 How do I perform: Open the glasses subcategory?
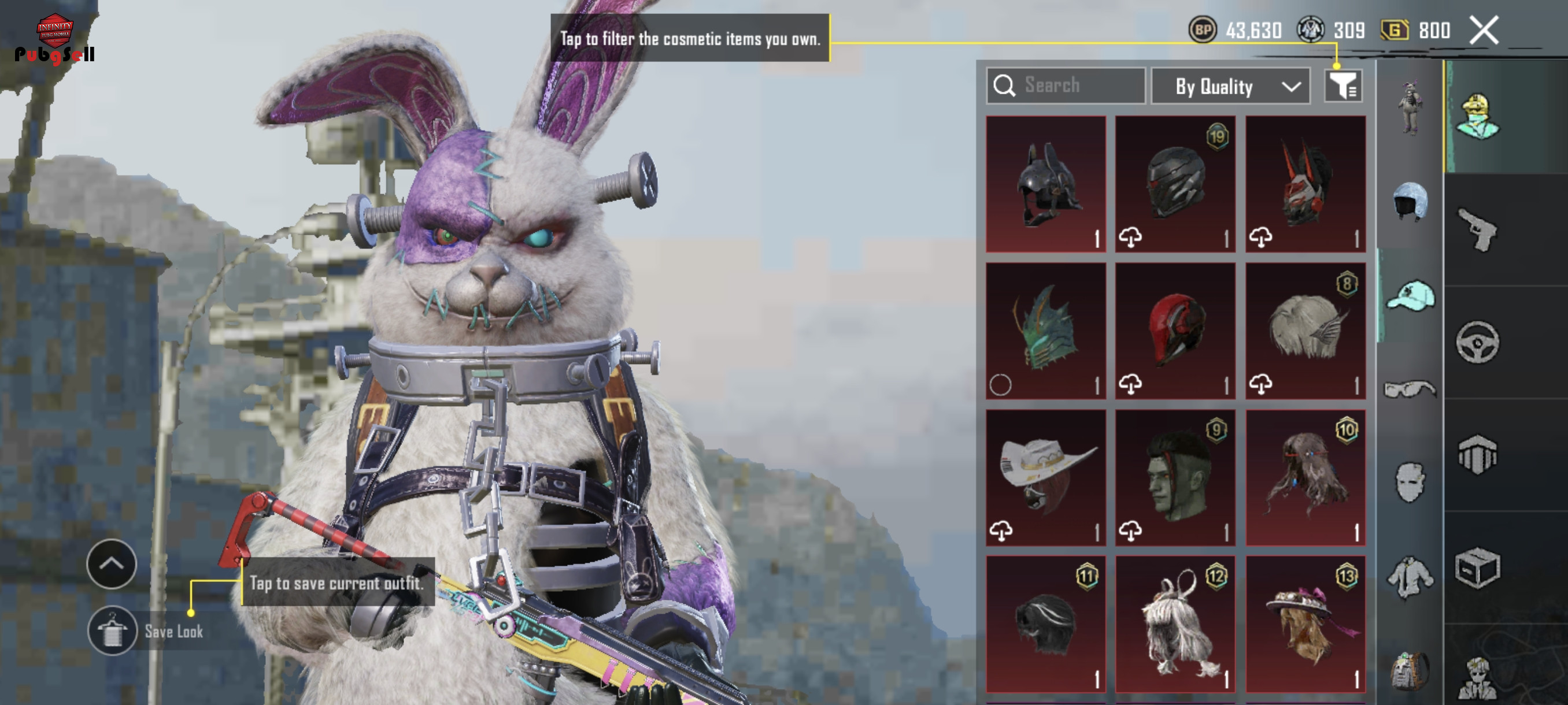(1410, 389)
